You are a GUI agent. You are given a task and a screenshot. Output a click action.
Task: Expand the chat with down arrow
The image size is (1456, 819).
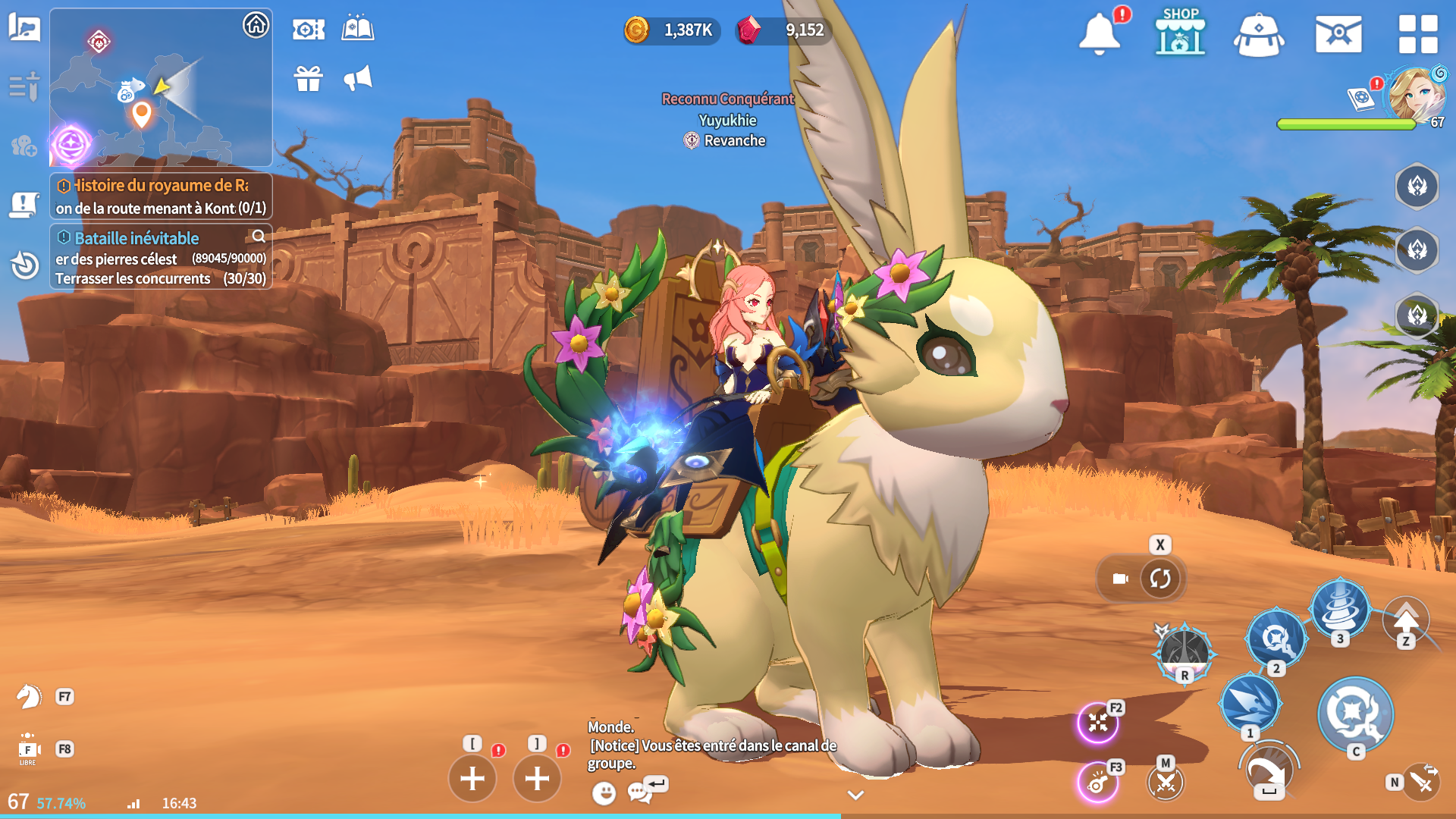click(855, 795)
